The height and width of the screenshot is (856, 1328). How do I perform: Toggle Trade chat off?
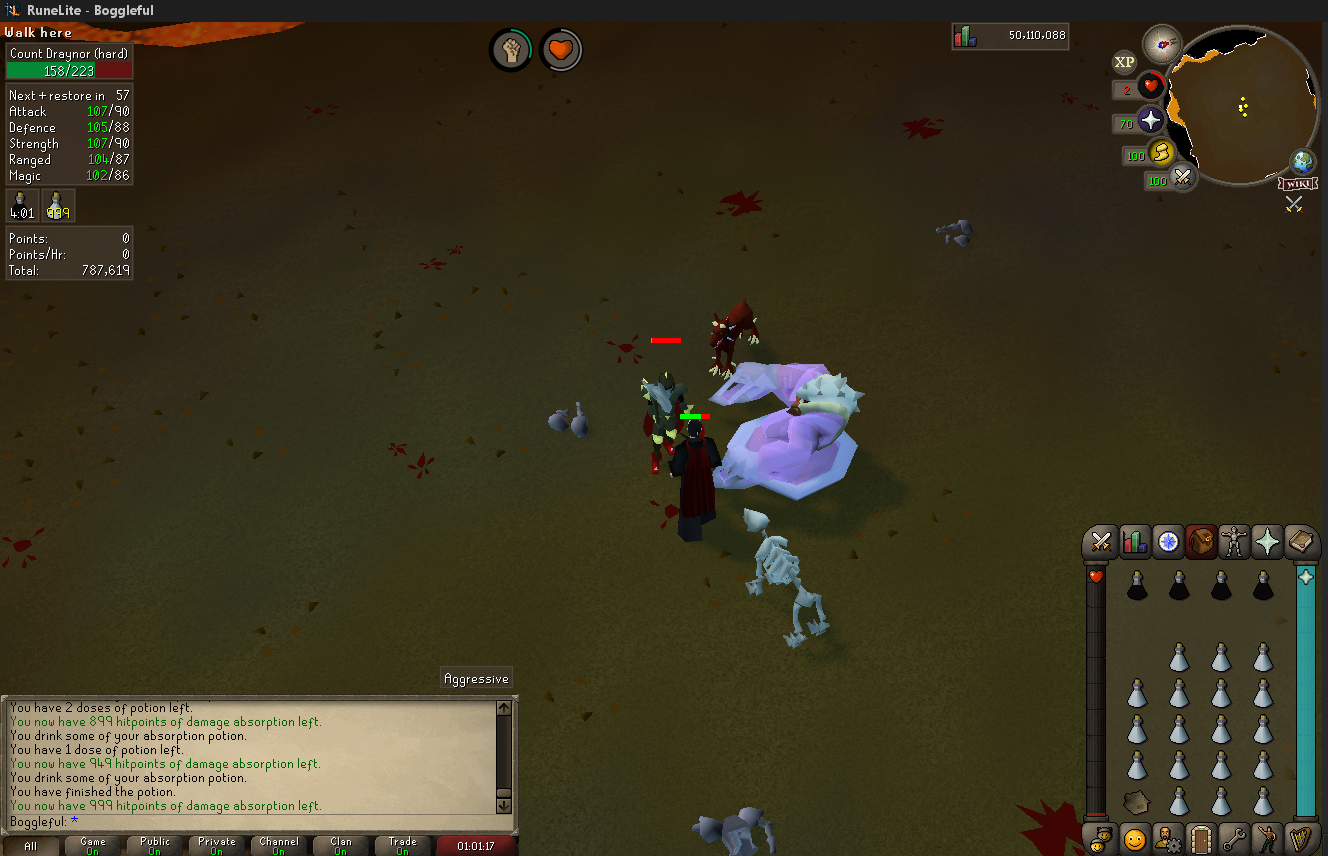[402, 846]
